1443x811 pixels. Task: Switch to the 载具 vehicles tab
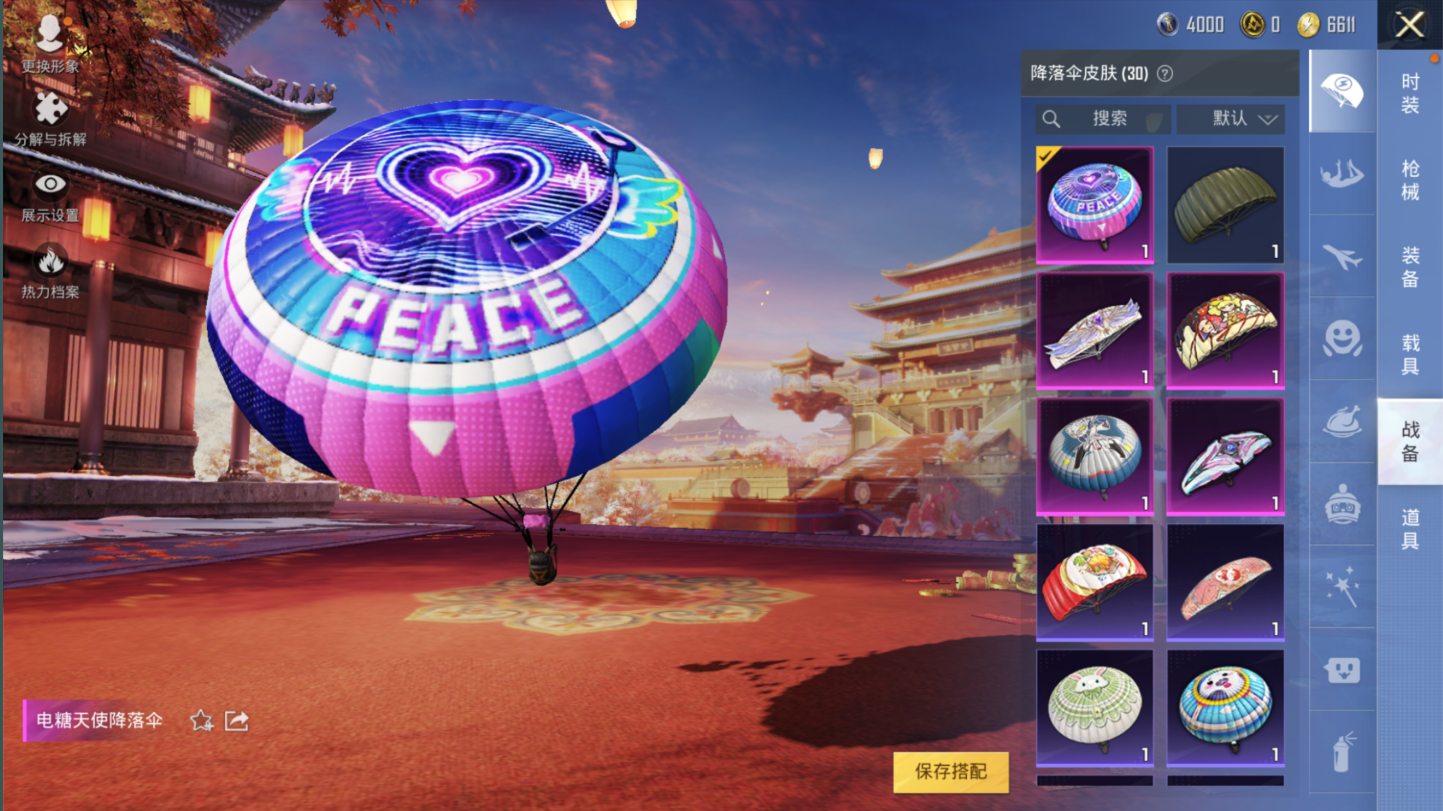click(1410, 354)
